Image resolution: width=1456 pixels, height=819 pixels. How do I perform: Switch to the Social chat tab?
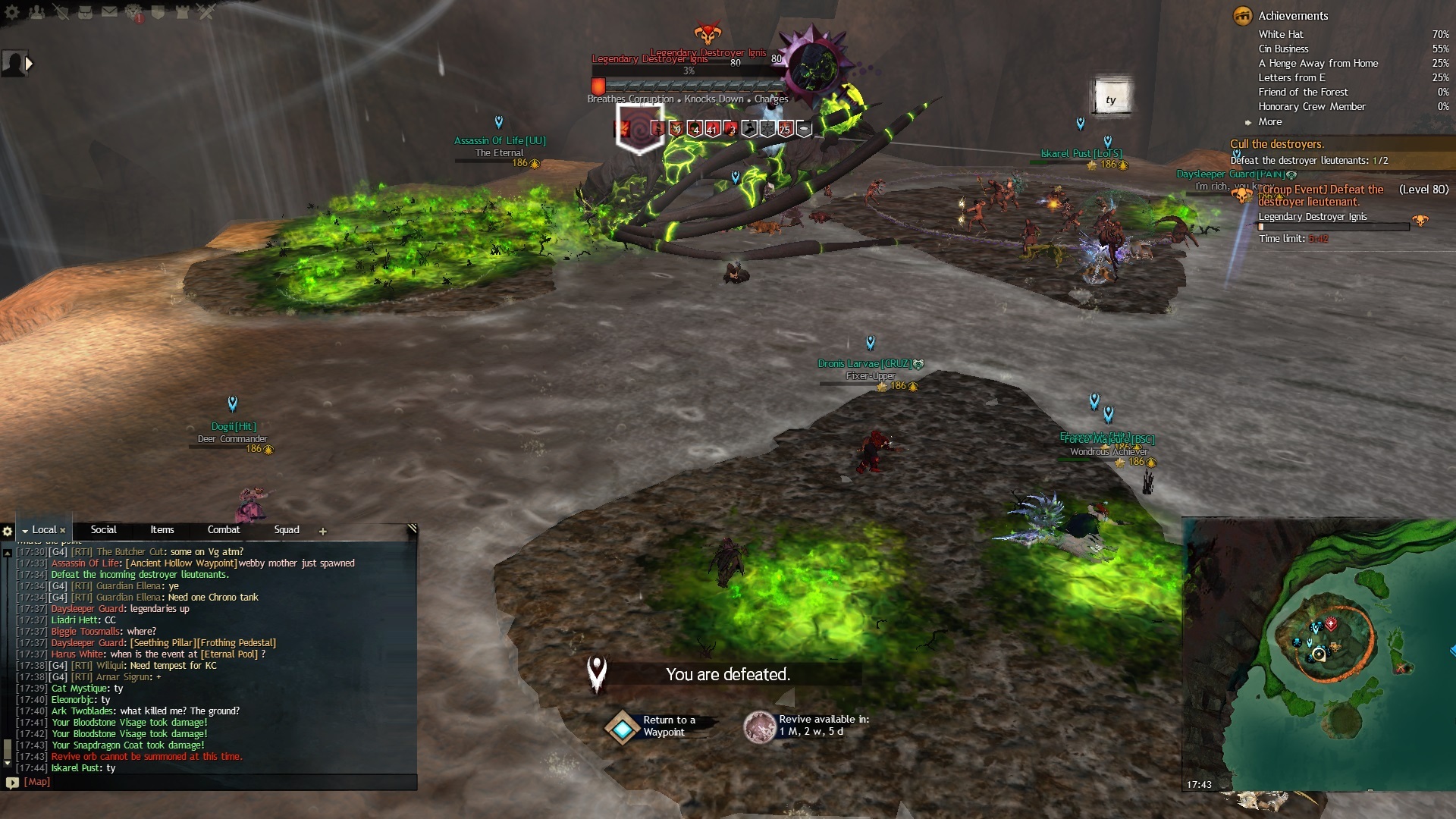pyautogui.click(x=103, y=530)
